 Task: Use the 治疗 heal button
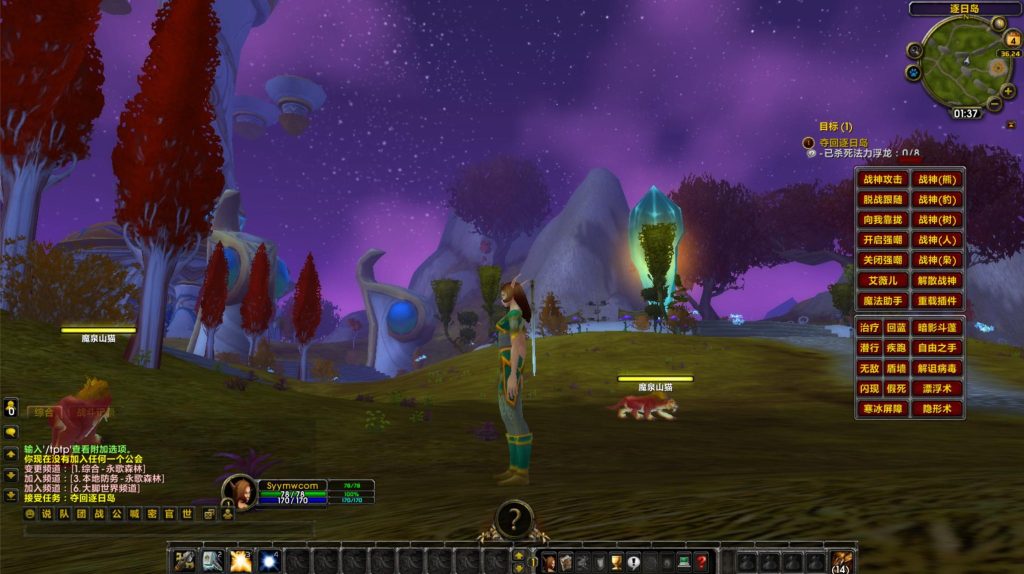869,328
